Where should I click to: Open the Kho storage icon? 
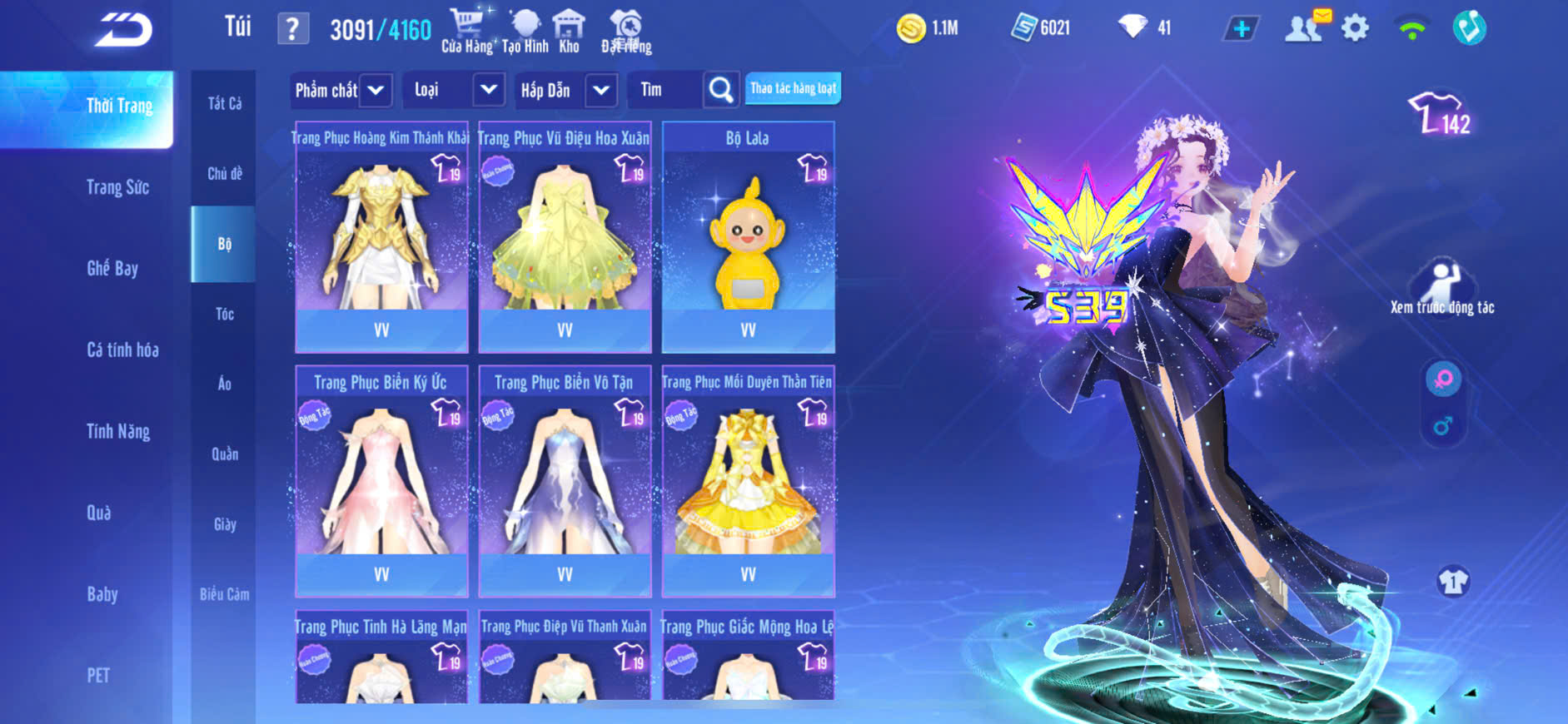(x=570, y=31)
